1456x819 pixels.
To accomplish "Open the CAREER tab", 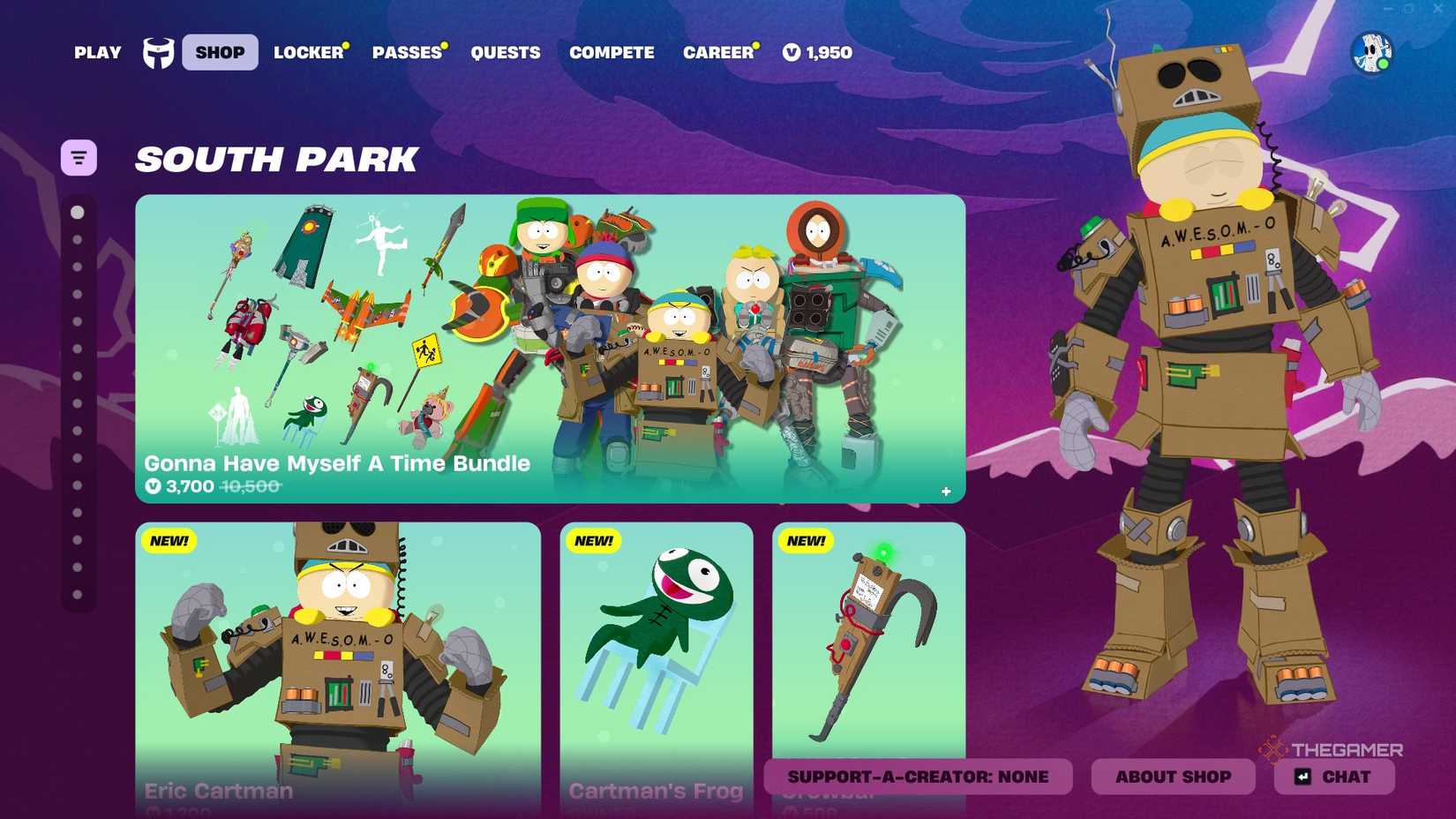I will (718, 52).
